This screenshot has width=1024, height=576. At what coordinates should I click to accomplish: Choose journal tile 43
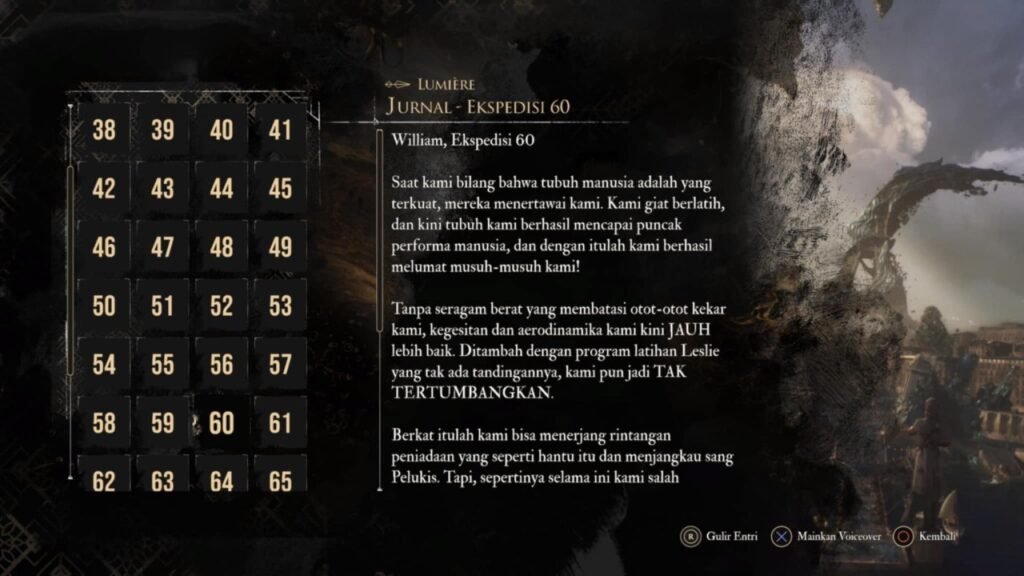tap(163, 188)
